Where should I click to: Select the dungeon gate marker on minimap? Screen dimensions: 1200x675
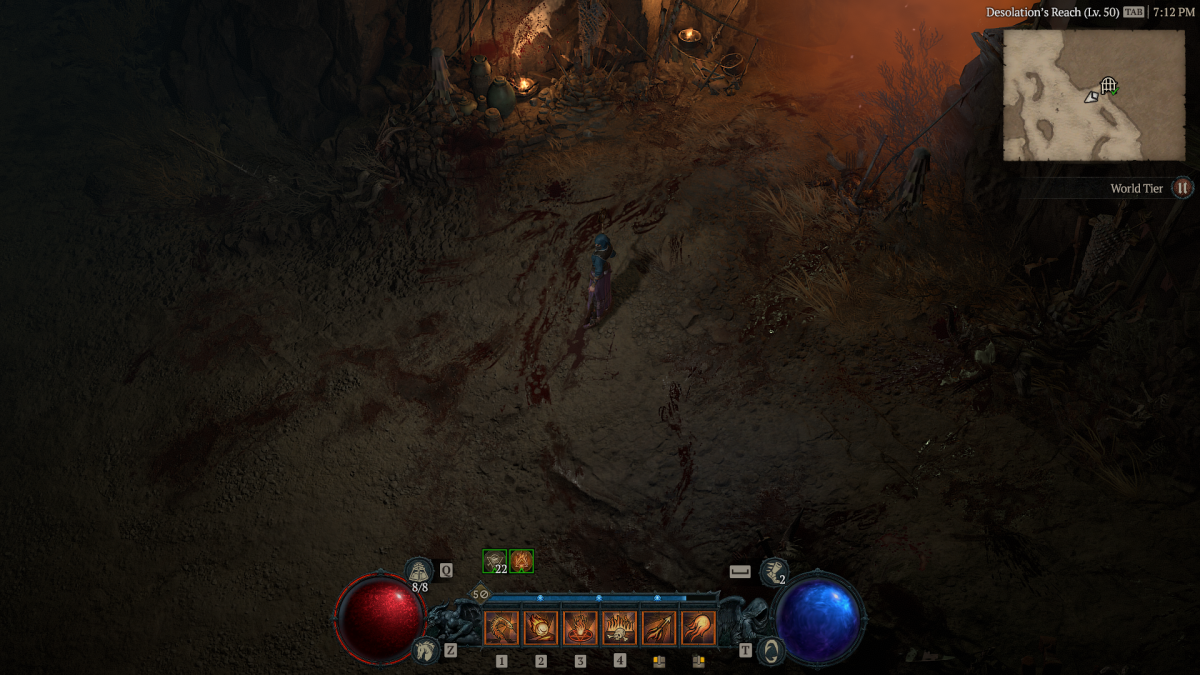tap(1108, 86)
